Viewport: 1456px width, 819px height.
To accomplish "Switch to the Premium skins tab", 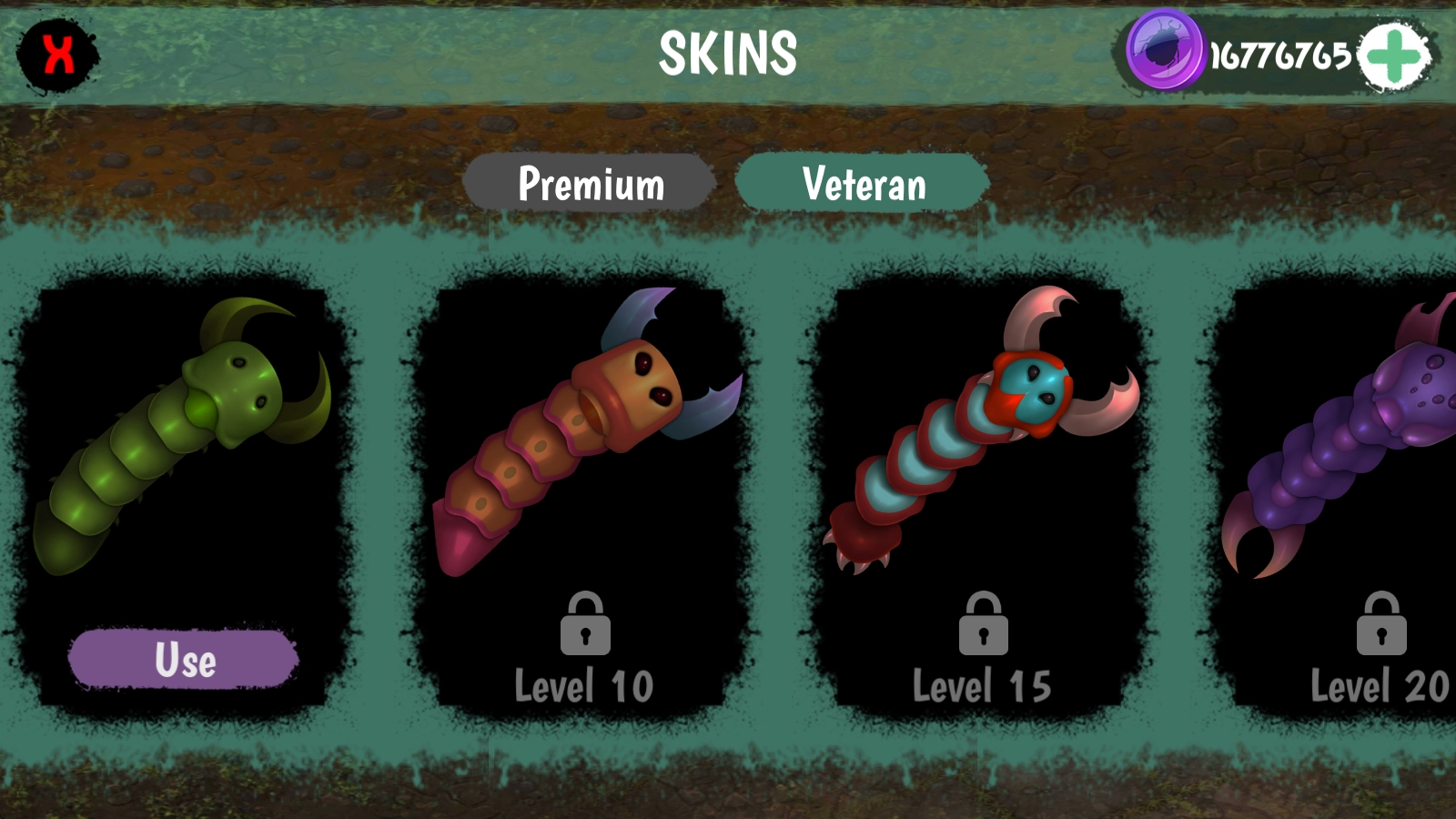I will (x=590, y=183).
